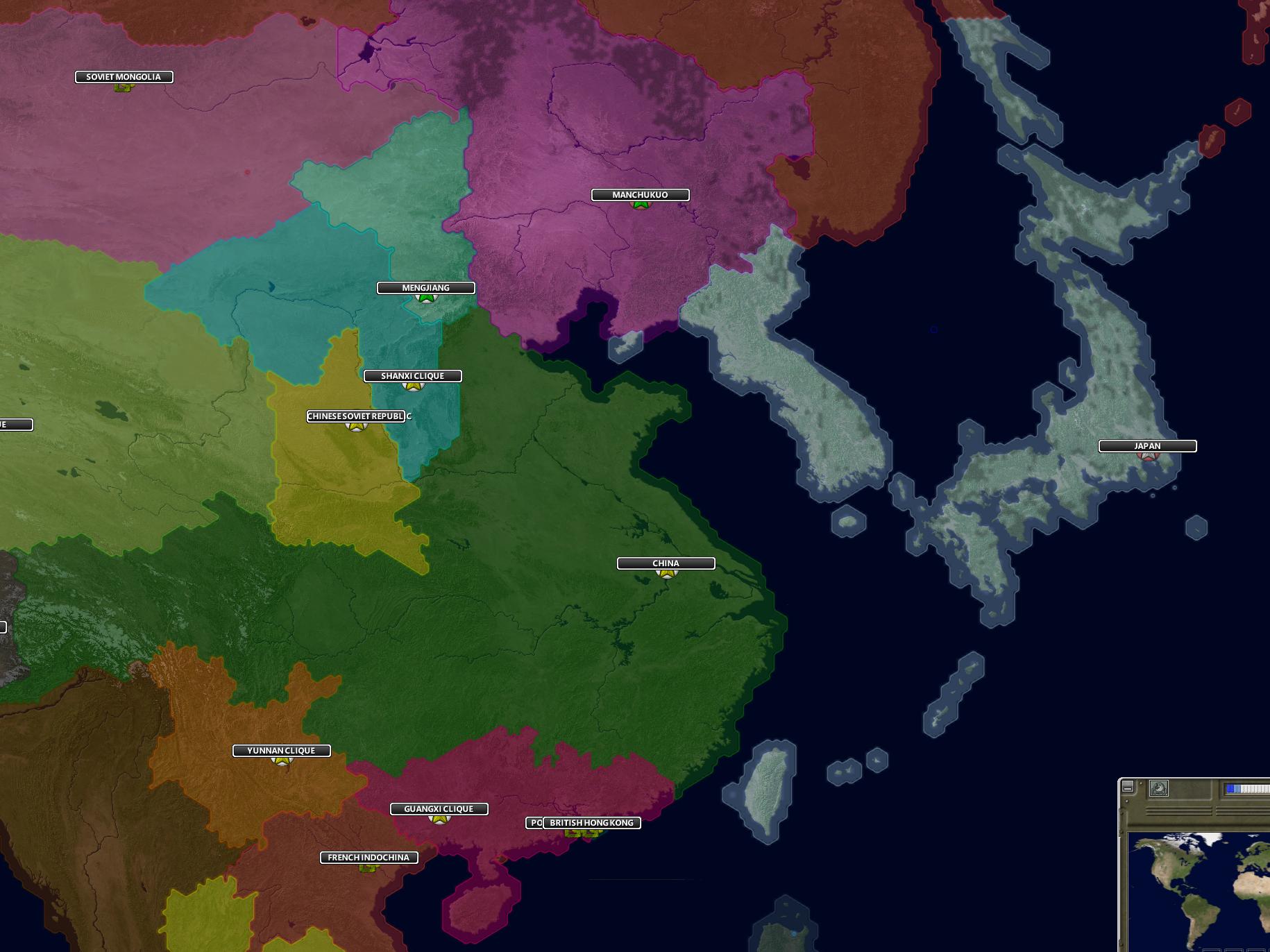Select the Shanxi Clique flag icon
This screenshot has height=952, width=1270.
click(413, 386)
